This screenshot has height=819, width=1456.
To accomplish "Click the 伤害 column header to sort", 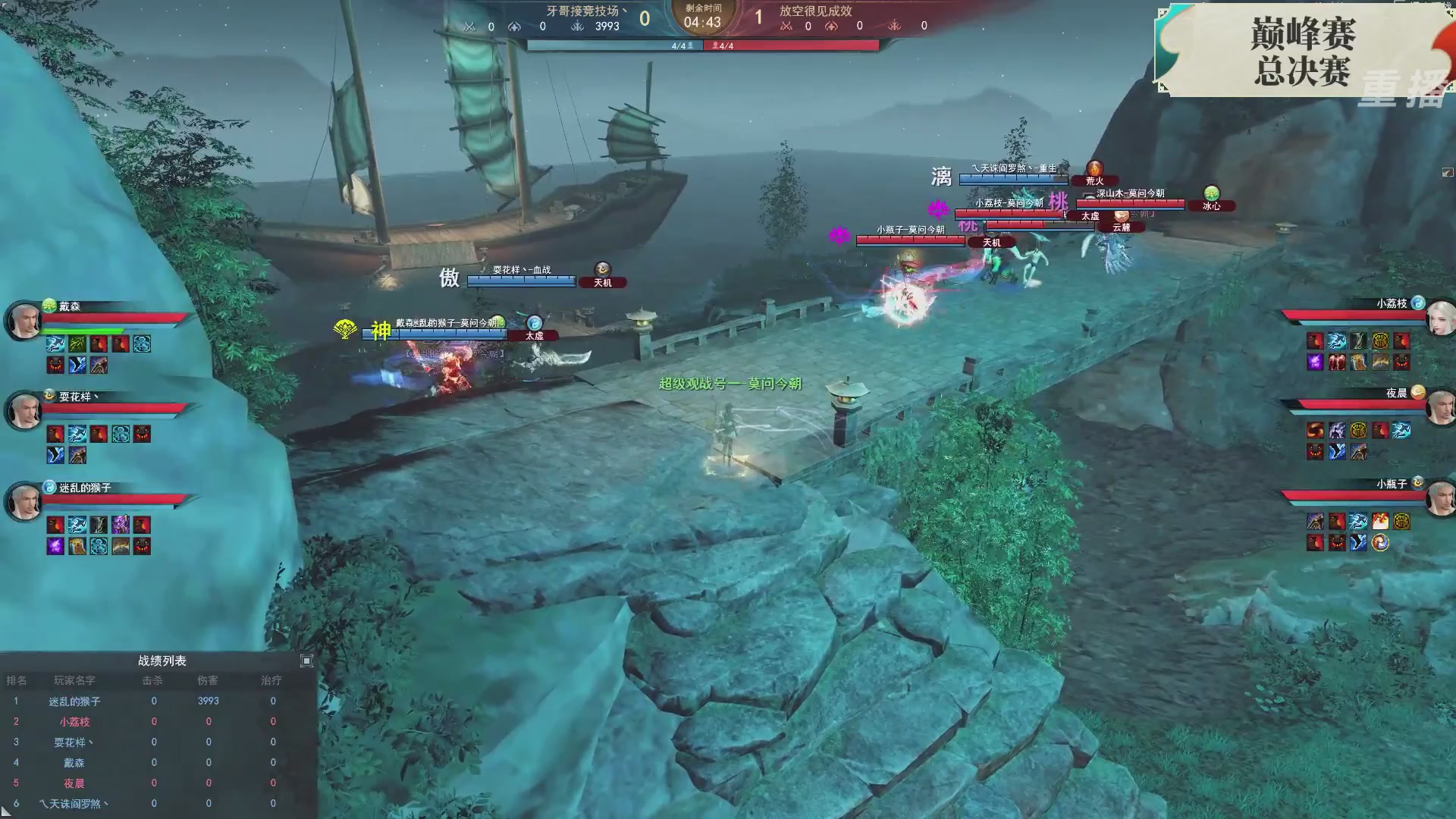I will pos(209,681).
